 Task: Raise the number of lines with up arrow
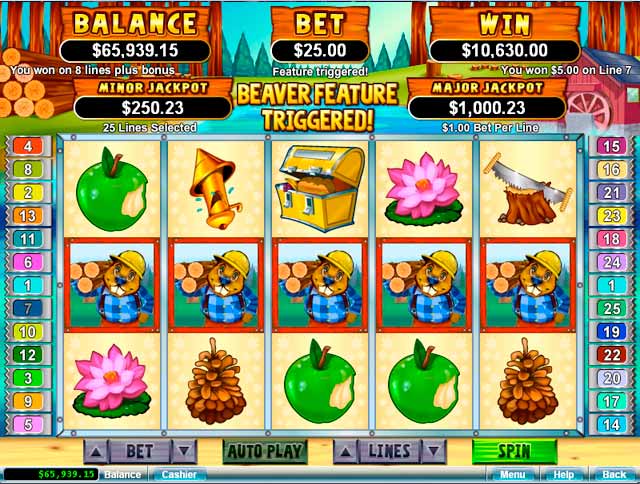pyautogui.click(x=346, y=451)
